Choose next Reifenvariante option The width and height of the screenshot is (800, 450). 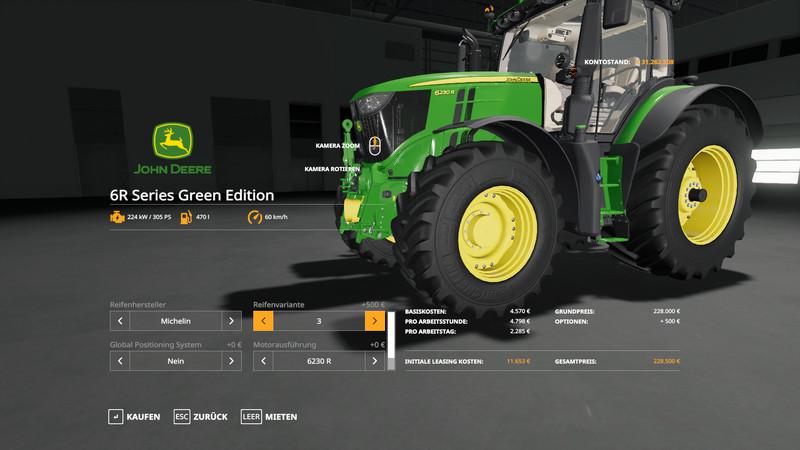pos(375,321)
